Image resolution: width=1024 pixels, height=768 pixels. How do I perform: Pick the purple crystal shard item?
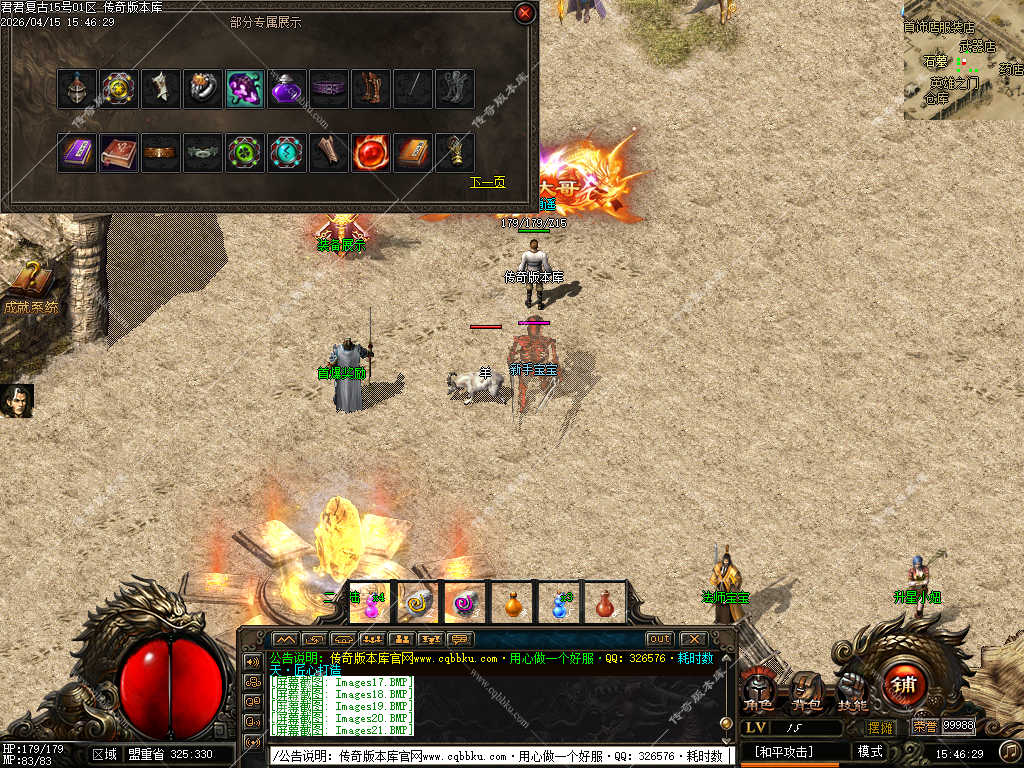point(245,89)
